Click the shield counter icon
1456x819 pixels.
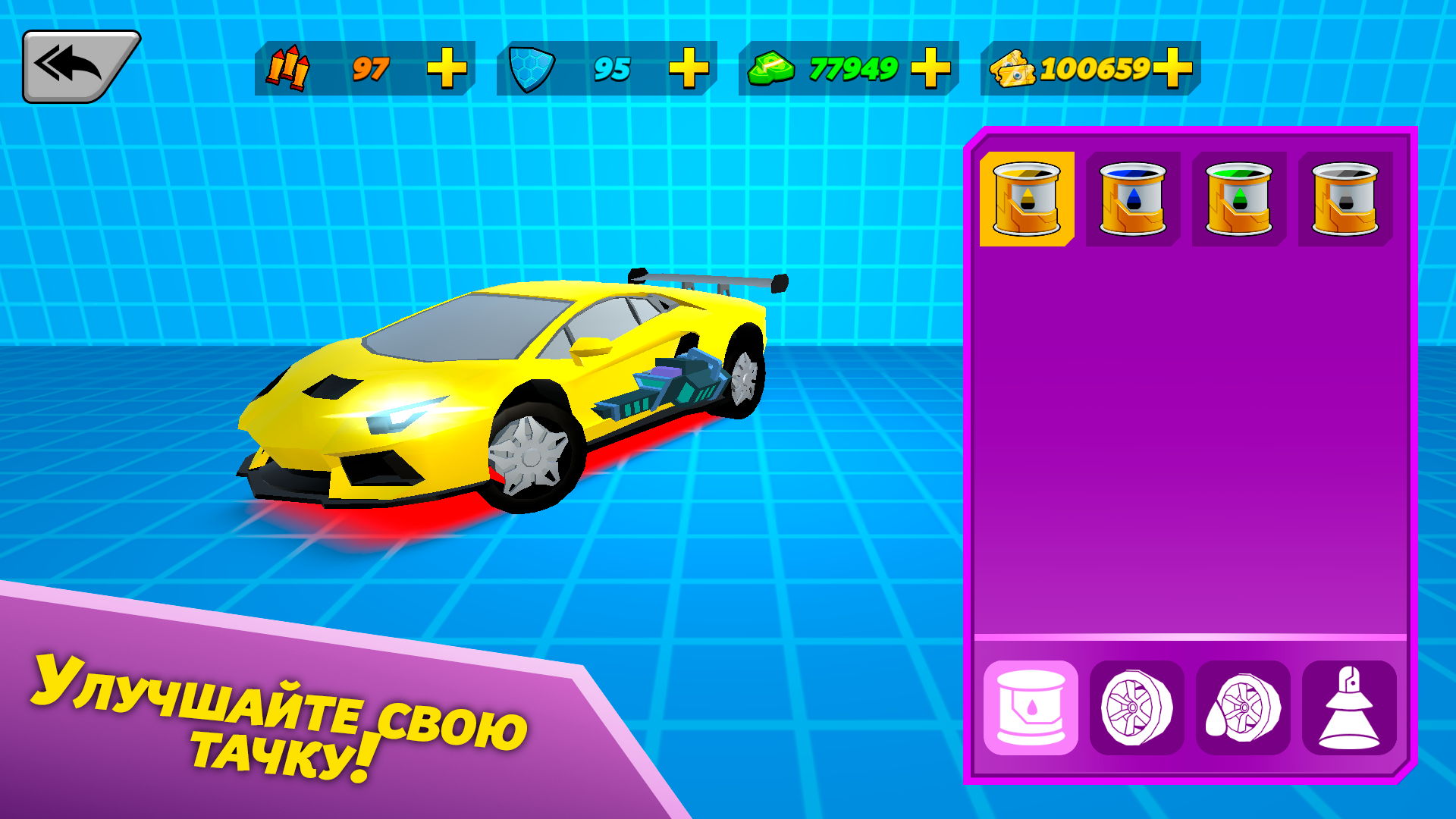(x=531, y=68)
